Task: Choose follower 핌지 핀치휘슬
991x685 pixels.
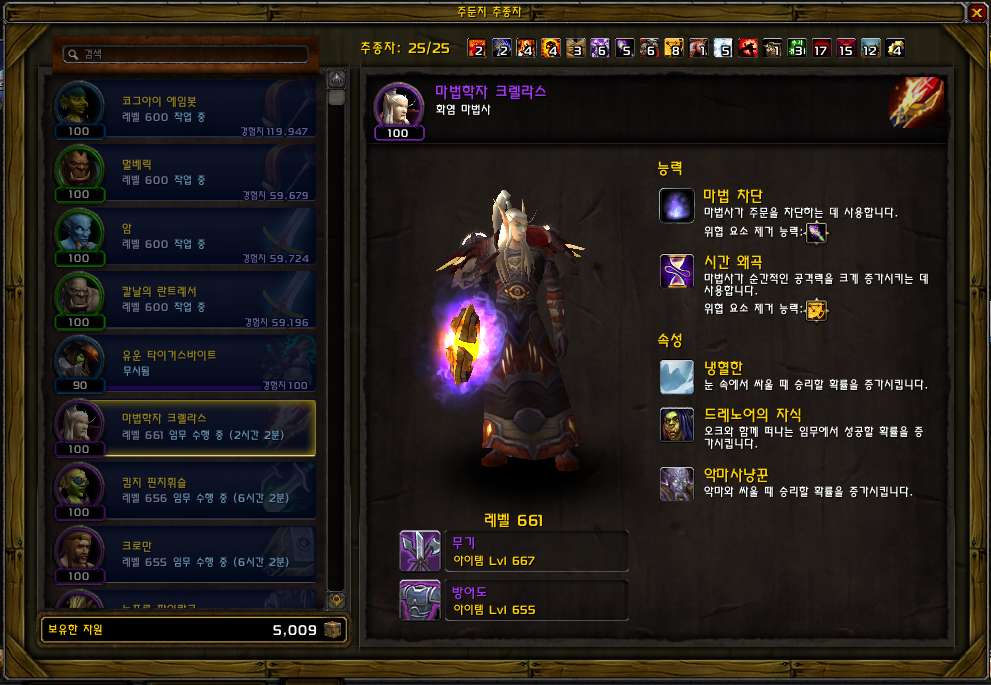Action: click(185, 491)
